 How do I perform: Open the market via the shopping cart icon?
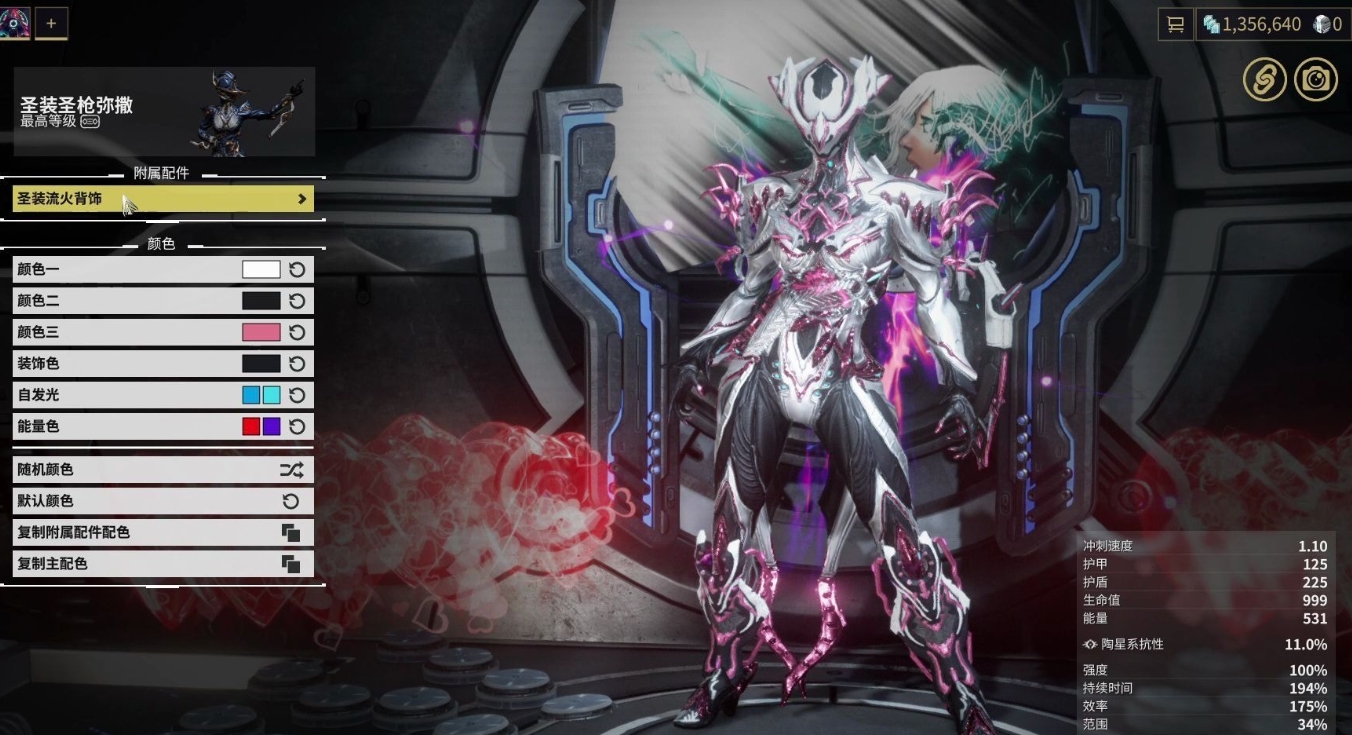click(1174, 24)
